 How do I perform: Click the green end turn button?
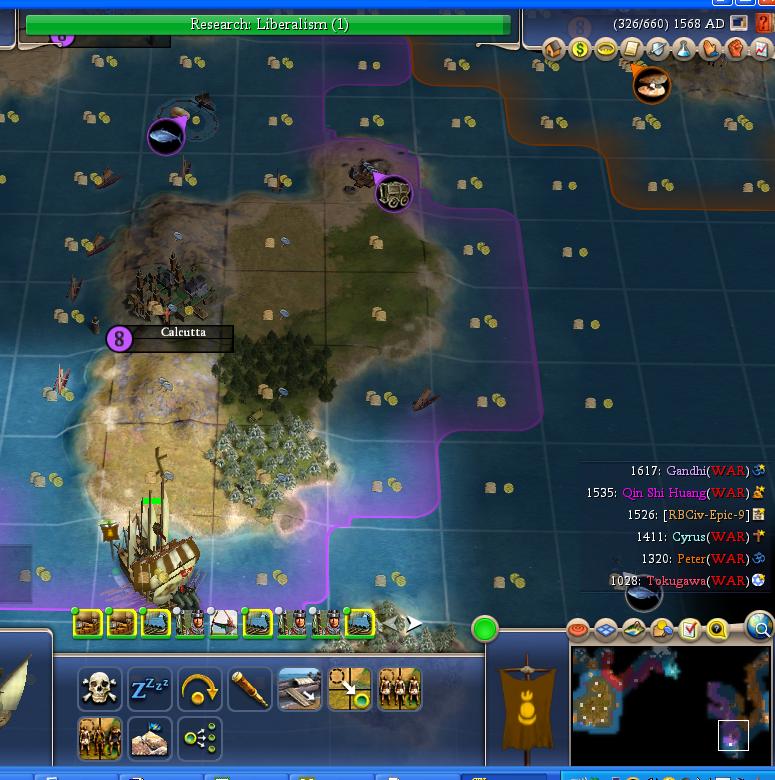(x=485, y=629)
